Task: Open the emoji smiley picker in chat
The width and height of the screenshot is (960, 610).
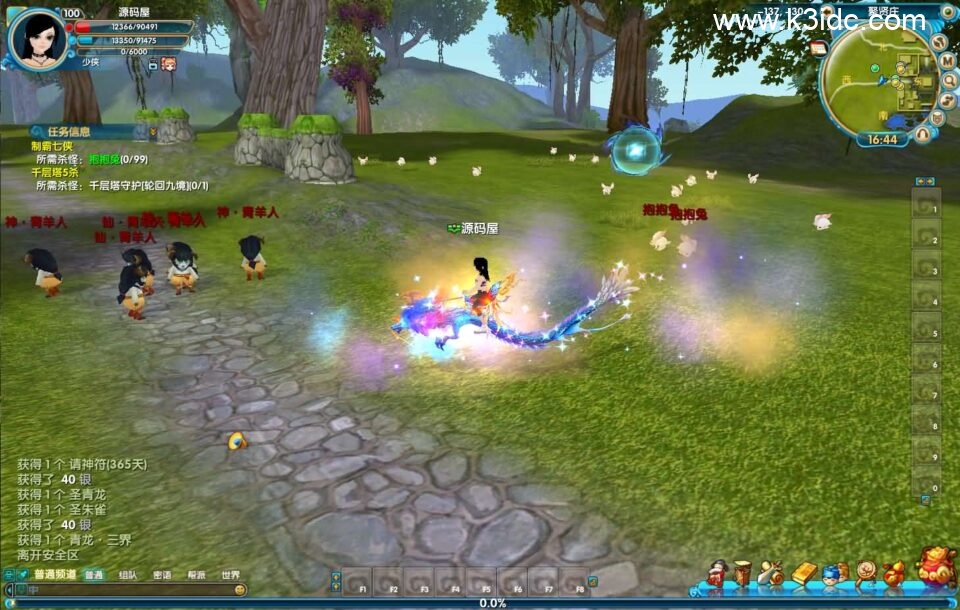Action: click(240, 591)
